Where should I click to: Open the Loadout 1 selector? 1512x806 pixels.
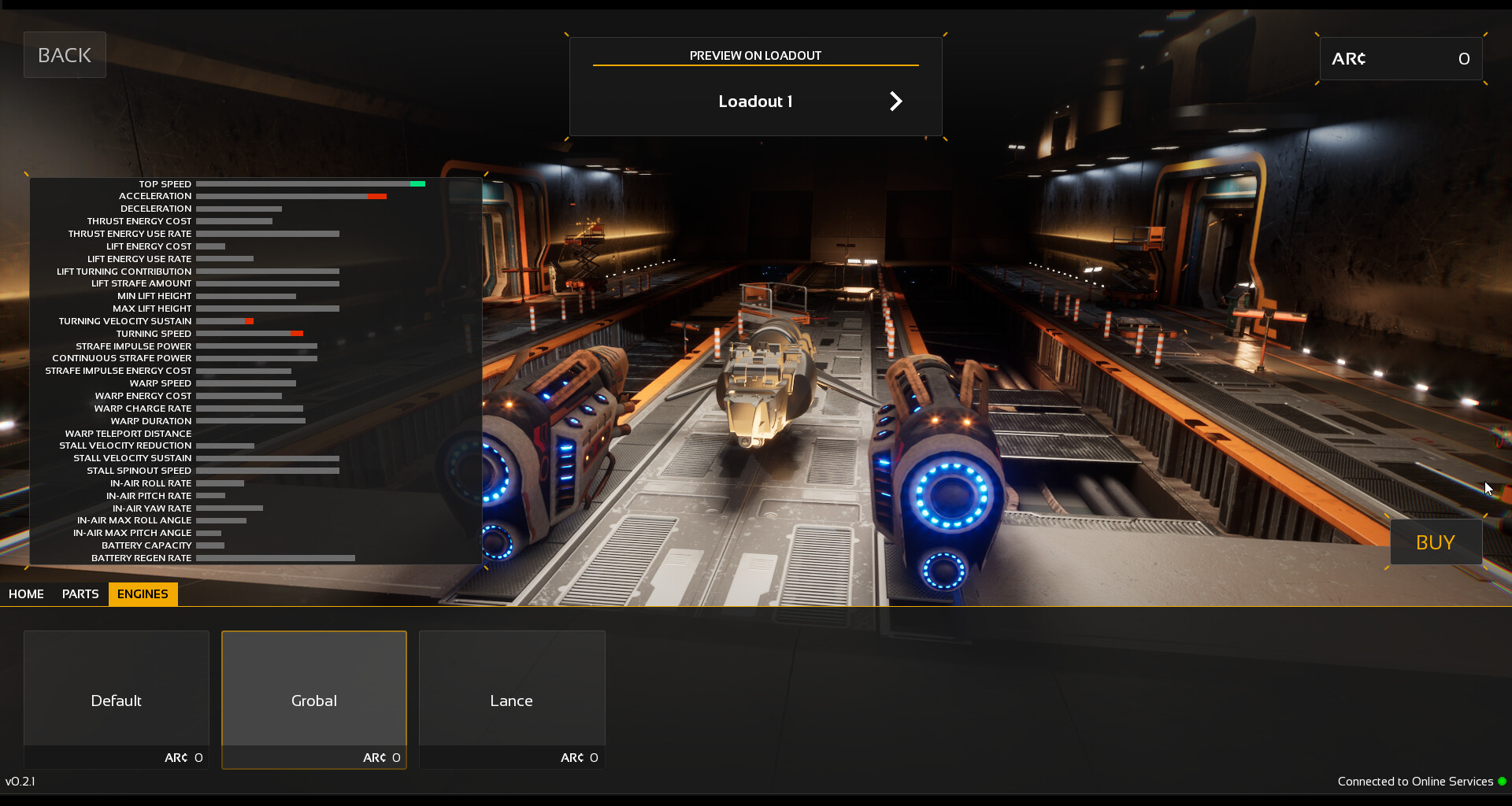coord(754,101)
